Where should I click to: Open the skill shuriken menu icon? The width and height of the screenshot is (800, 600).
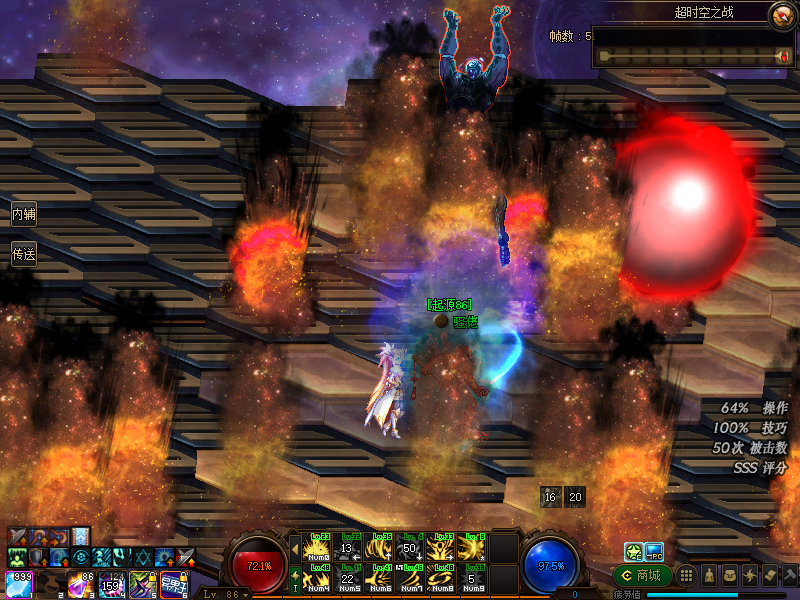(x=749, y=576)
